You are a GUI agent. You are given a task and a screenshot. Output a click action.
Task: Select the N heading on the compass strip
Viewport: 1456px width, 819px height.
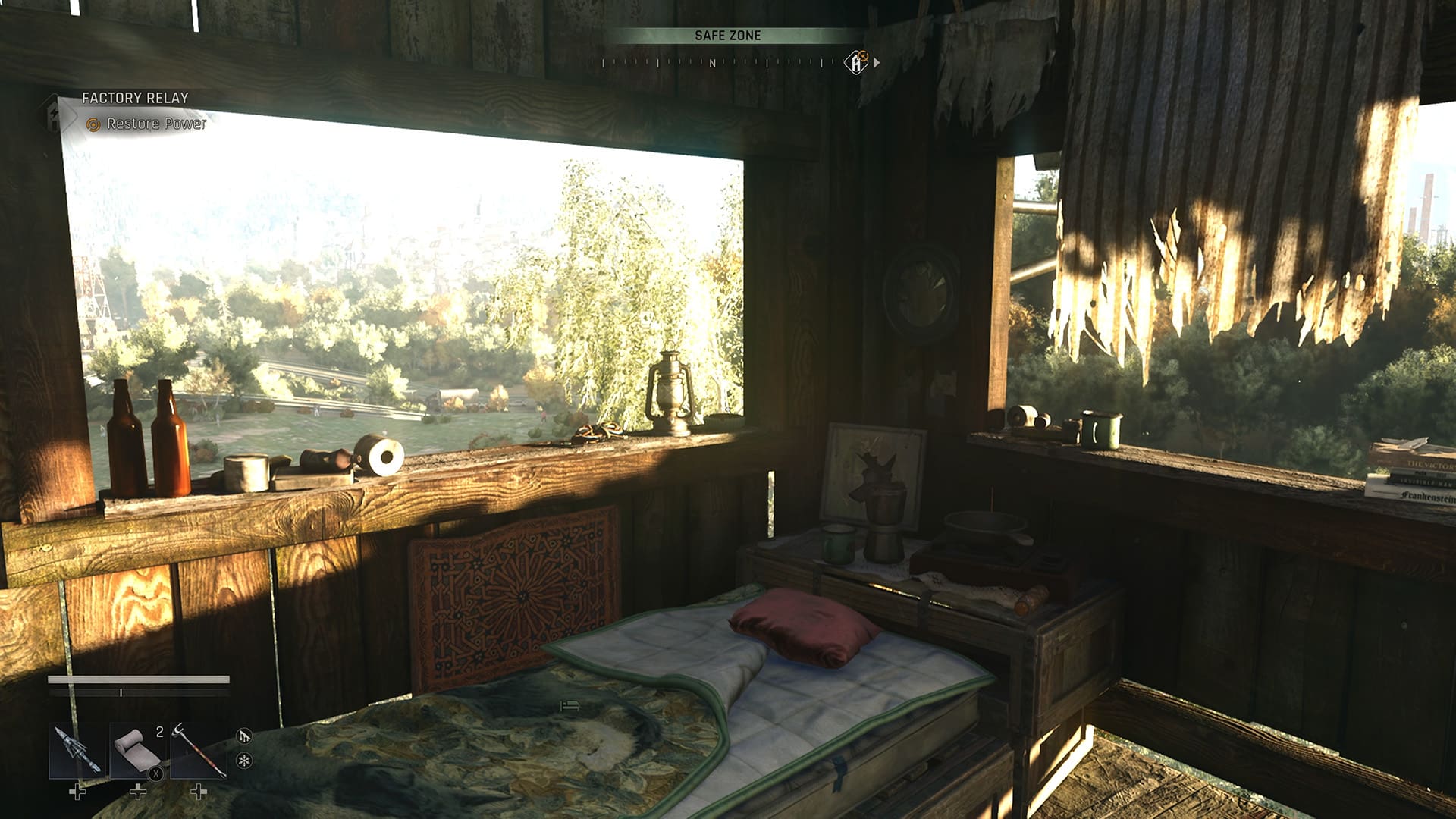(x=711, y=64)
